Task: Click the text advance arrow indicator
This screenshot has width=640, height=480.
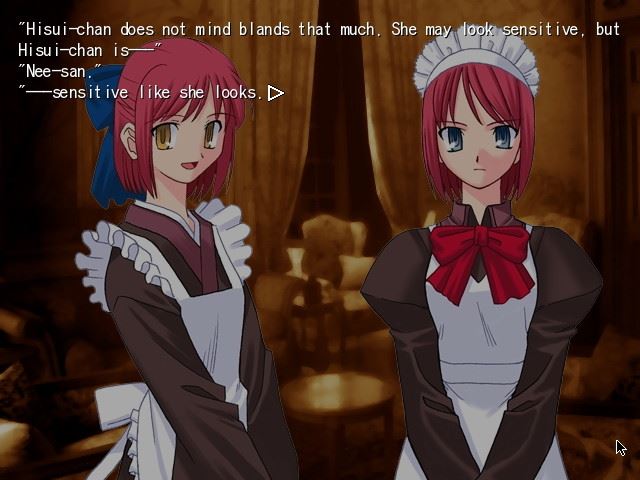Action: 275,93
